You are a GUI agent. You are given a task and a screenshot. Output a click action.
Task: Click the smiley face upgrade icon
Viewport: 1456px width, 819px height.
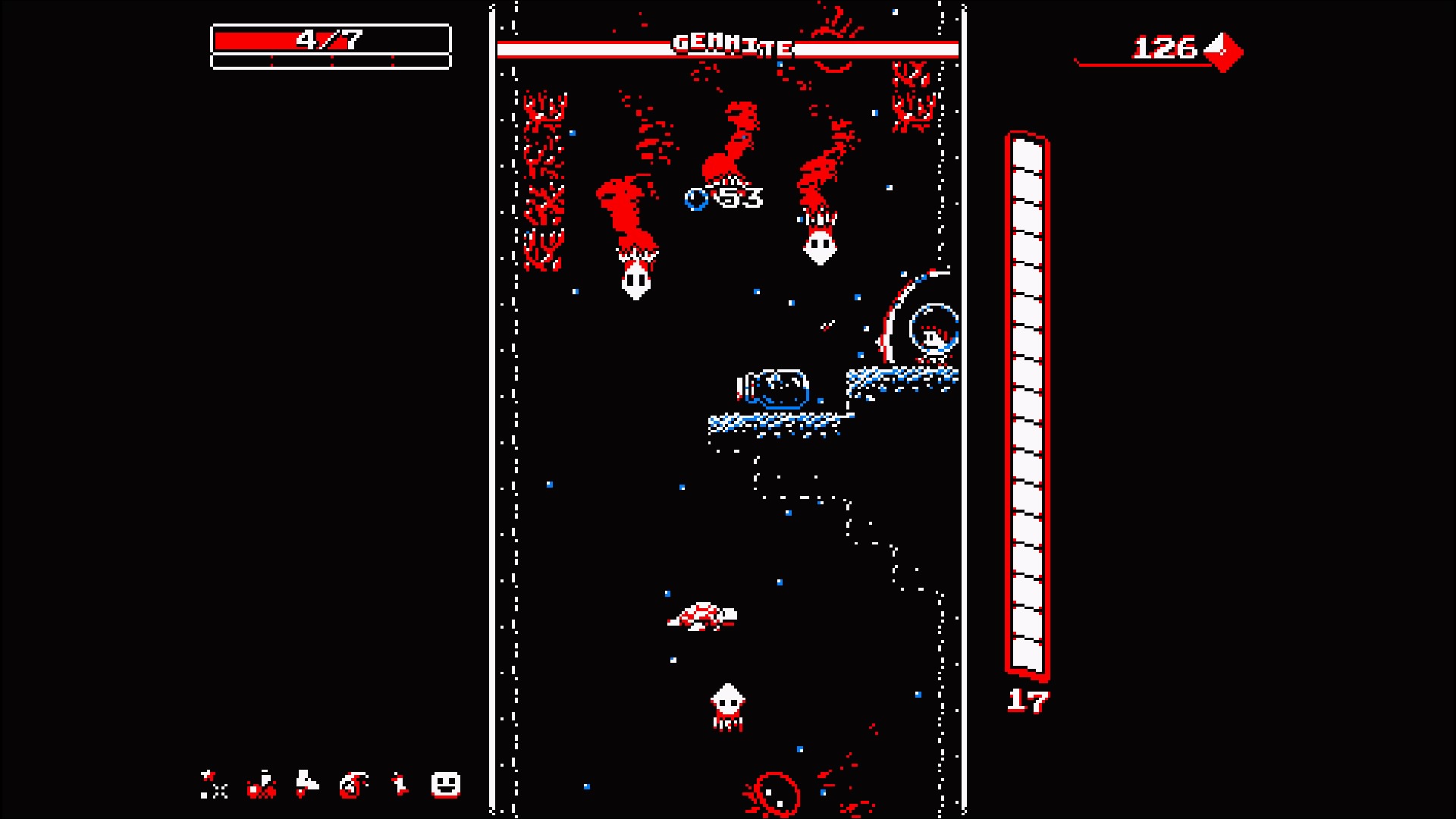click(446, 785)
